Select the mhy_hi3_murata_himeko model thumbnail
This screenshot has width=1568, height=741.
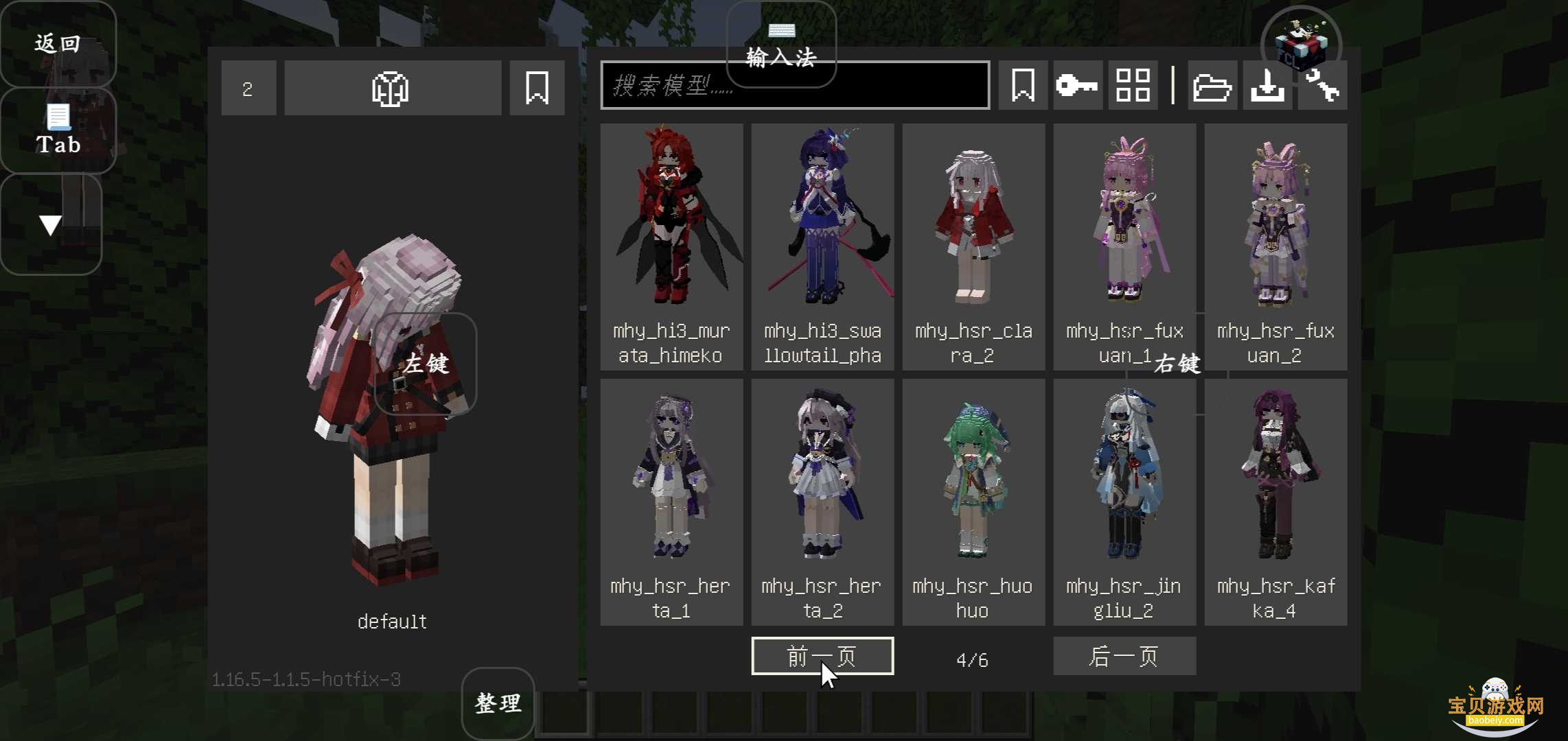pyautogui.click(x=671, y=226)
